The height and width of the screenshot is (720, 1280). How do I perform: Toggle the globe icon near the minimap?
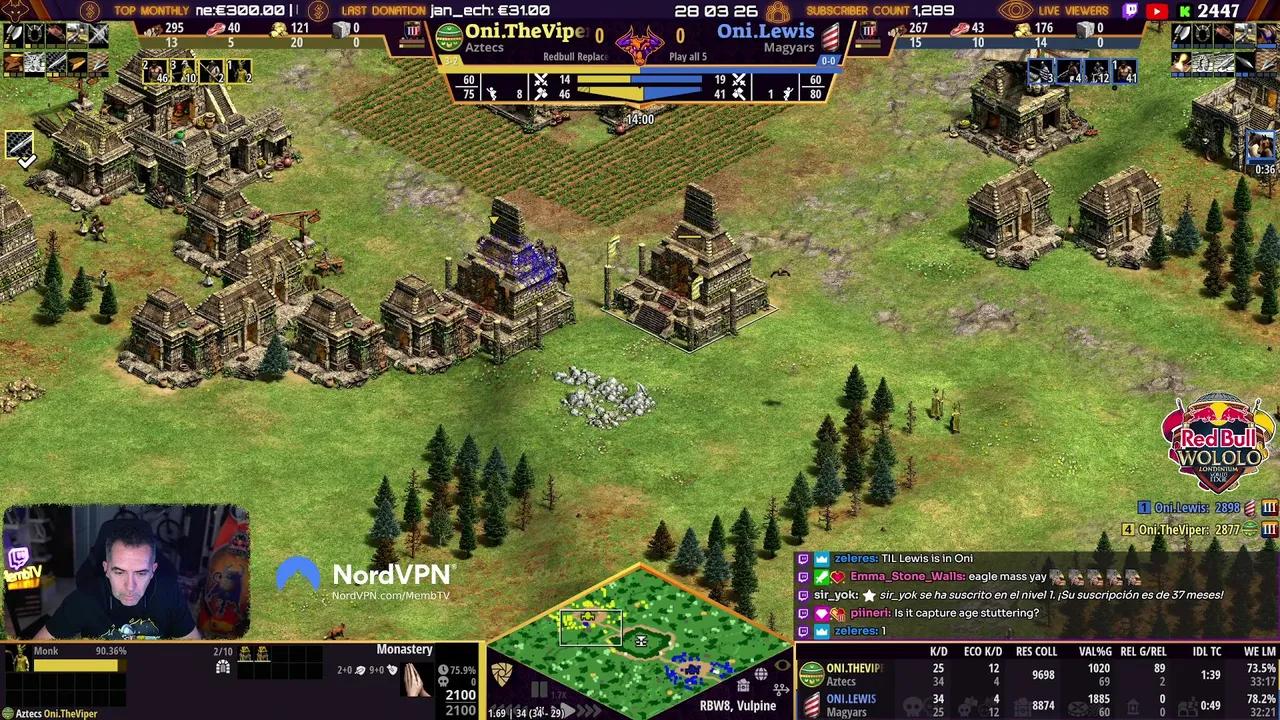pyautogui.click(x=761, y=673)
